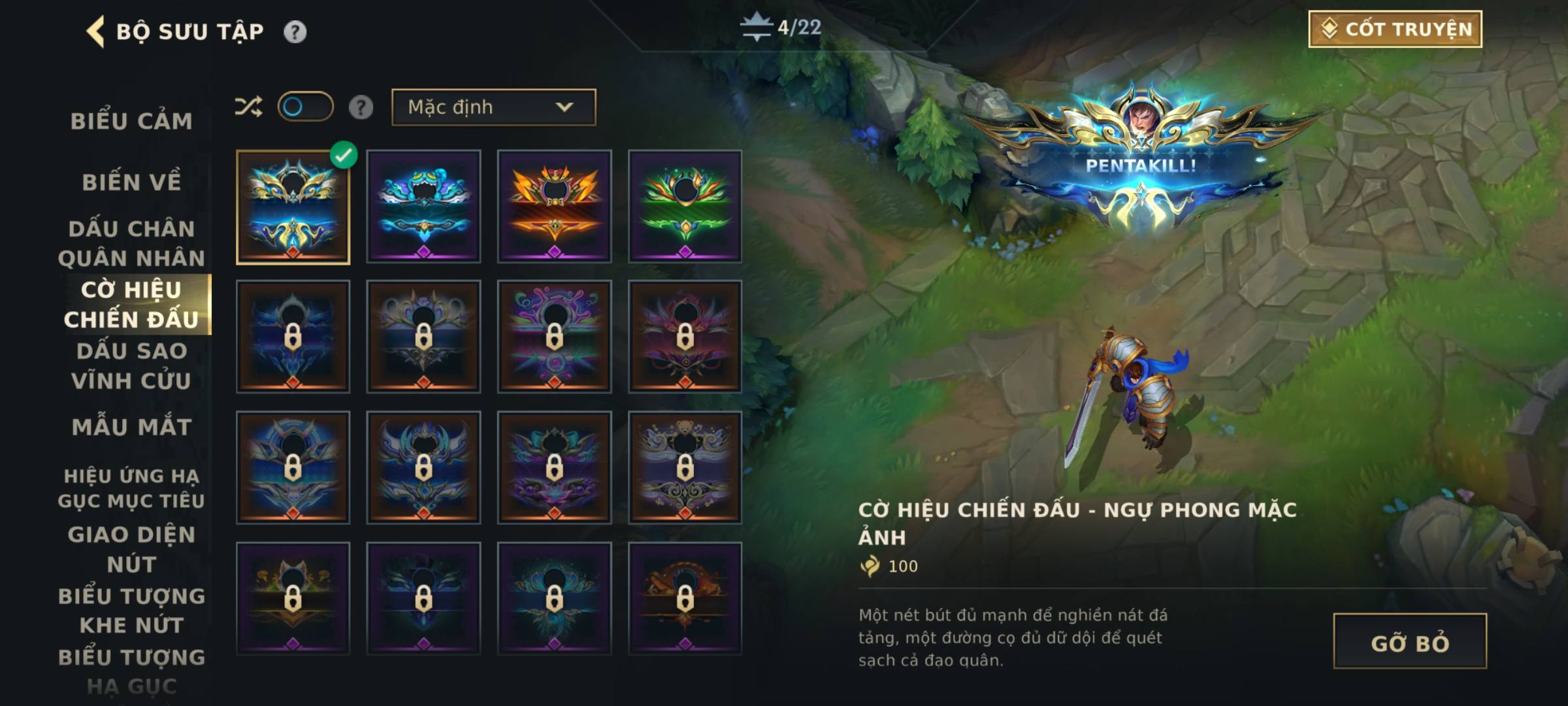
Task: Switch to the Biểu Cảm tab
Action: click(x=131, y=121)
